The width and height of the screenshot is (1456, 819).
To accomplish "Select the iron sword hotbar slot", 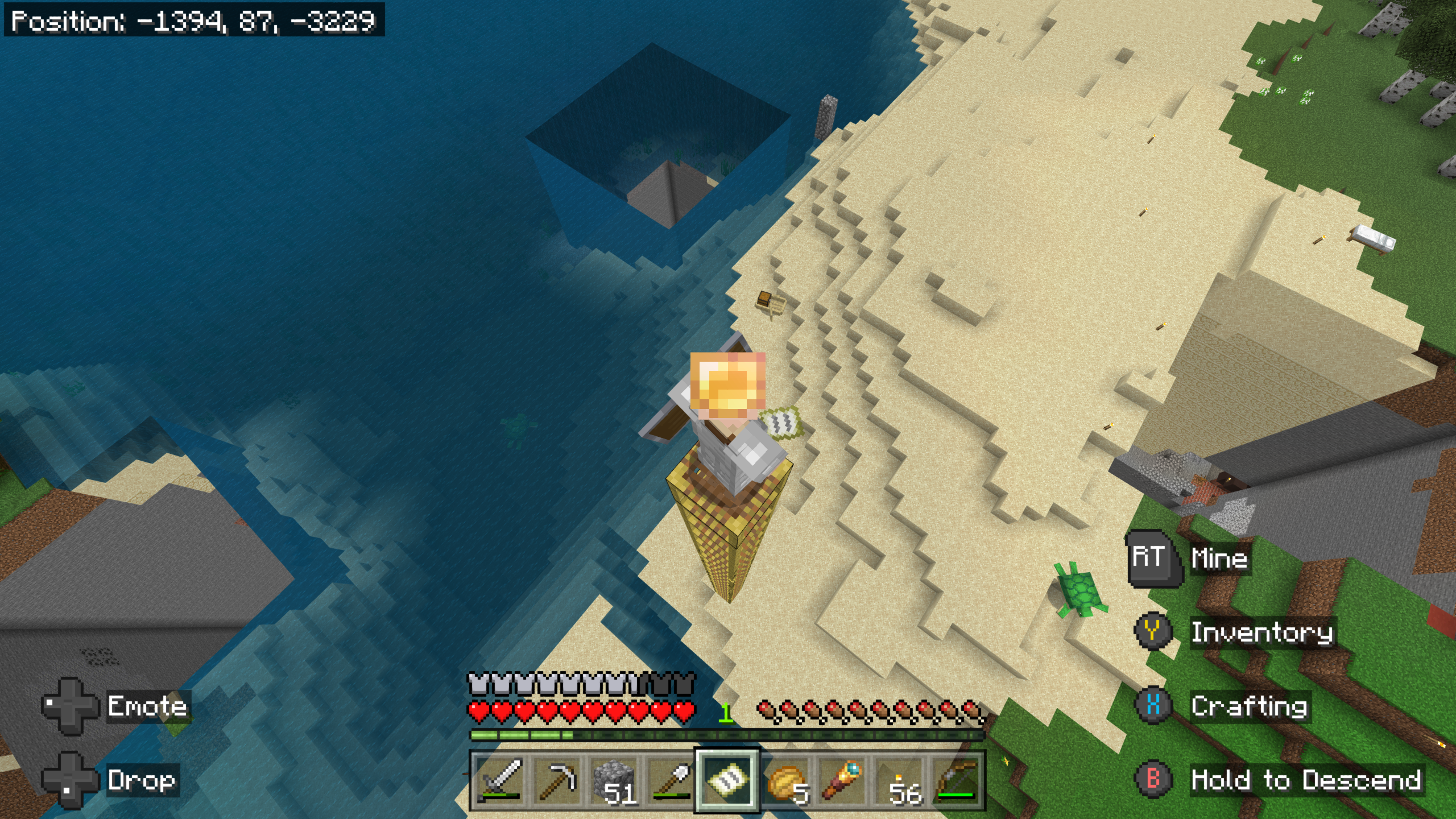I will pos(499,779).
